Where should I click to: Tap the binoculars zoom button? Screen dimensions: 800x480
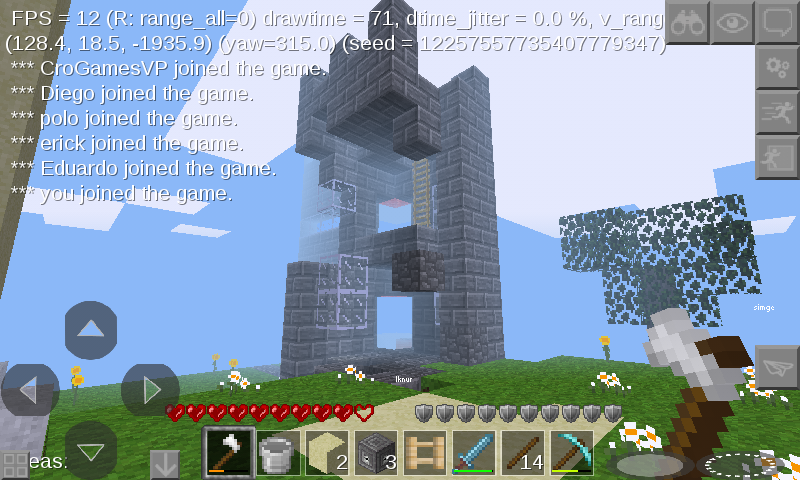pos(687,22)
